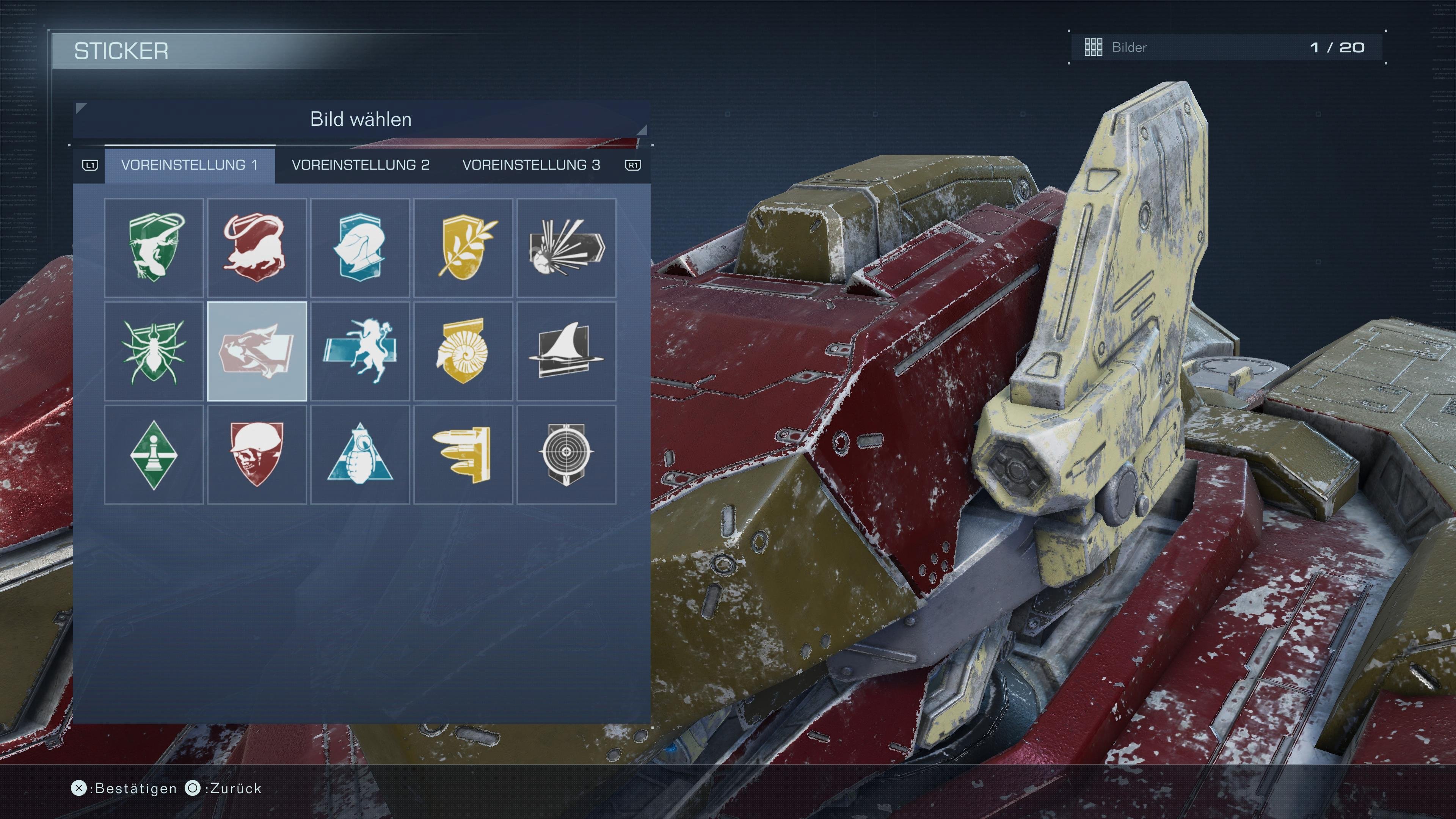
Task: Pick the blue knight helmet emblem
Action: (x=361, y=248)
